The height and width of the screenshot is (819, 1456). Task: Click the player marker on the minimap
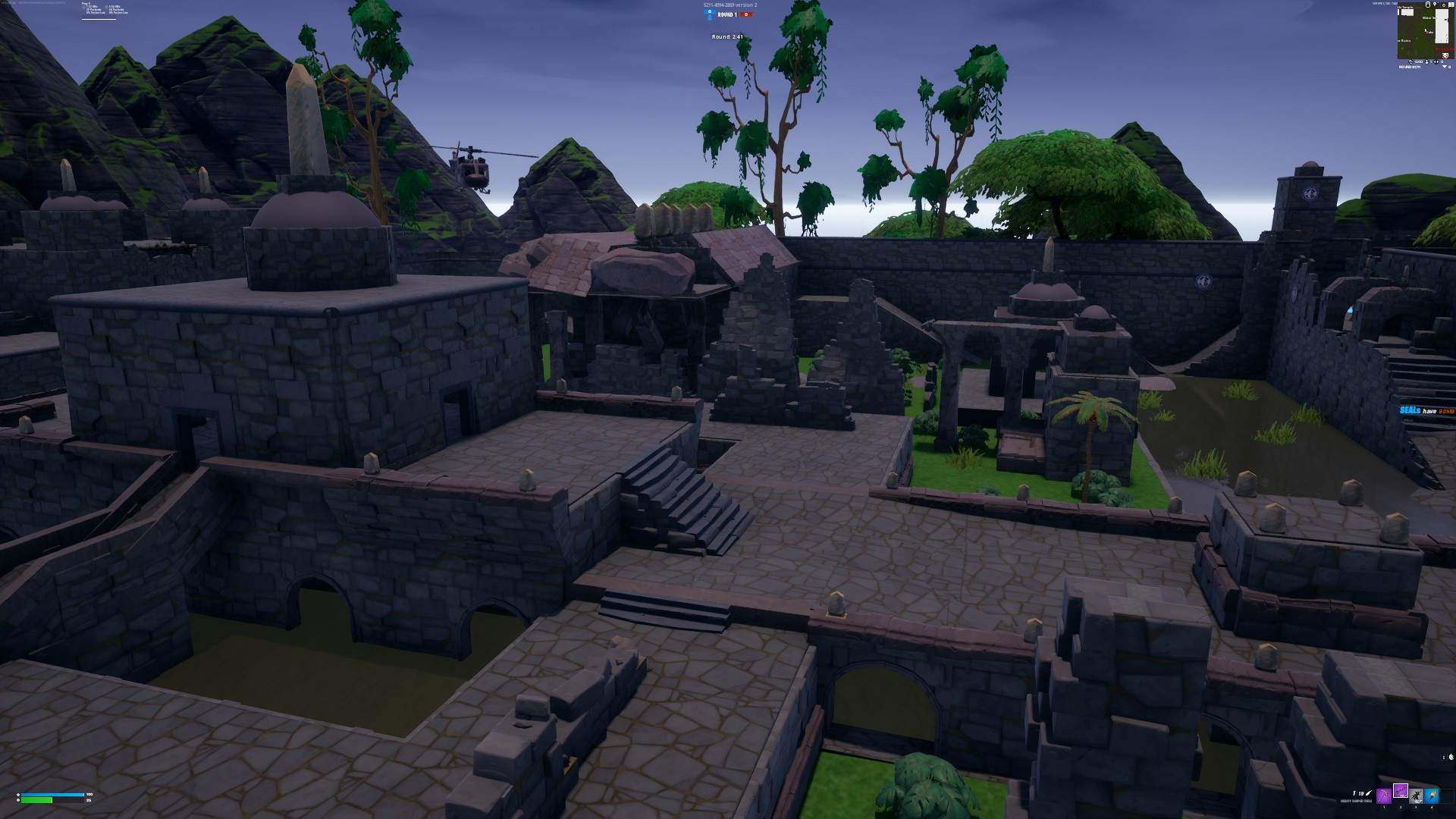pos(1426,30)
